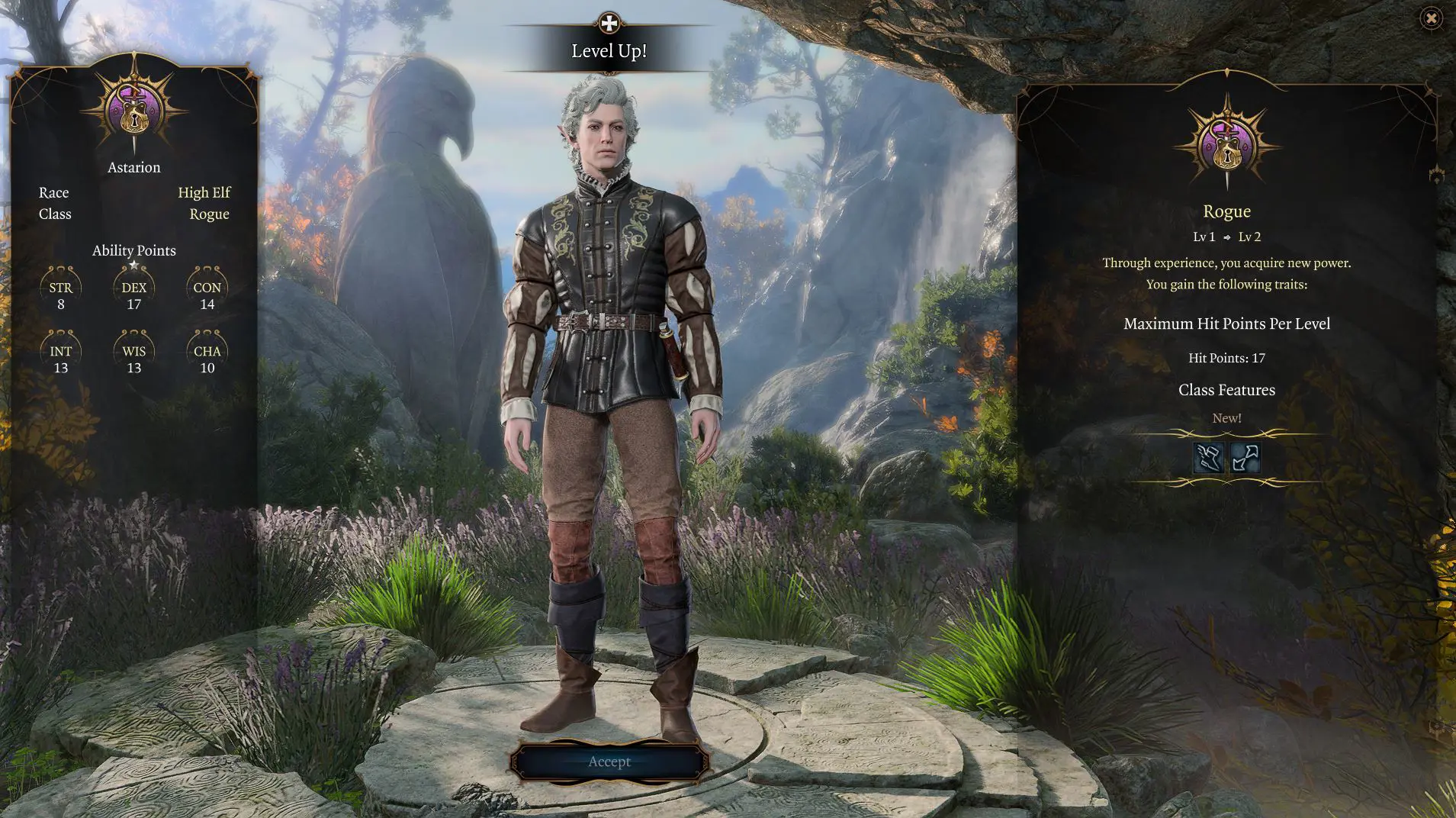
Task: Click the Maximum Hit Points Per Level trait
Action: [x=1226, y=324]
